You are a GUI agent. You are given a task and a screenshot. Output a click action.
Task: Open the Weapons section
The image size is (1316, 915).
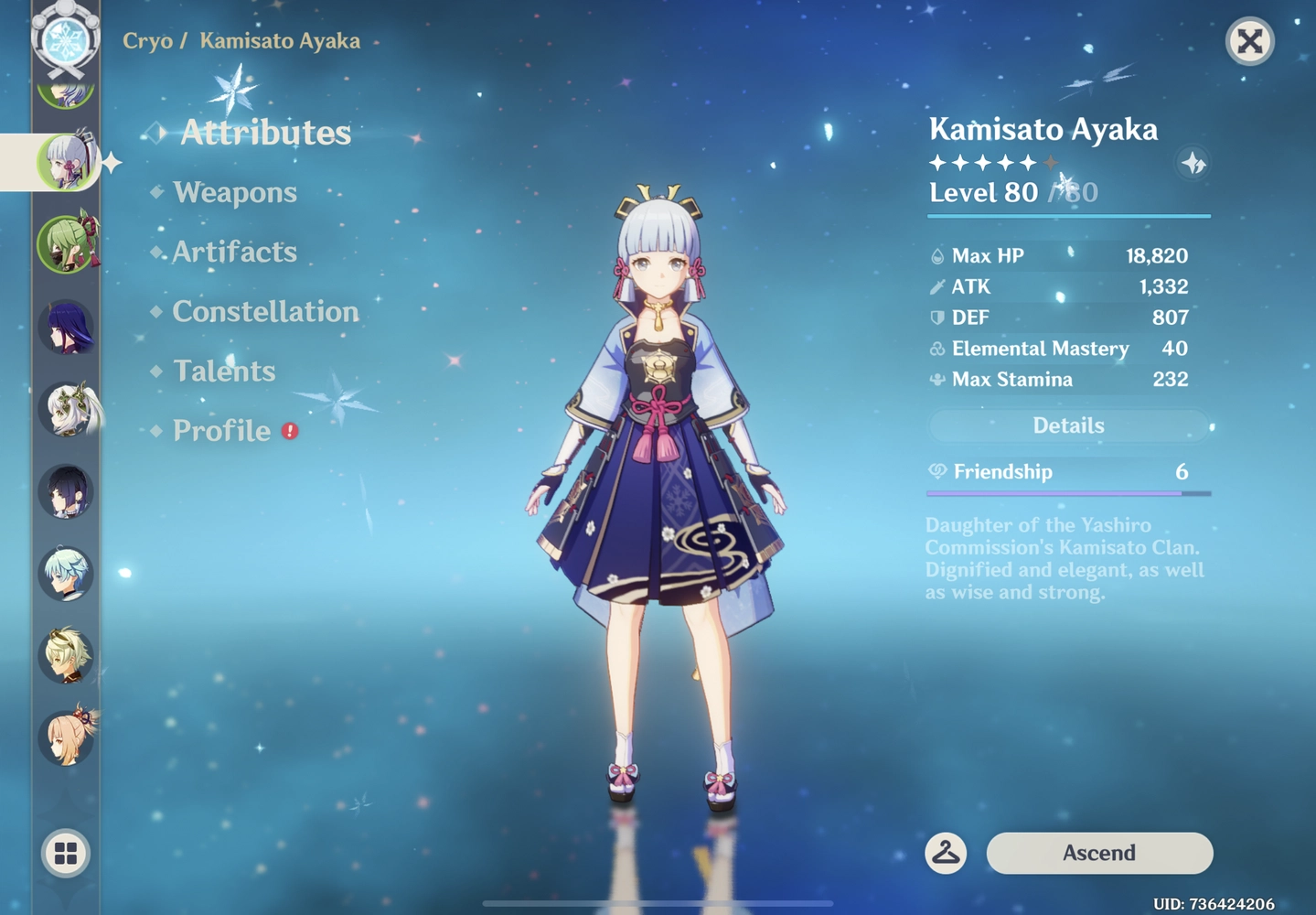[x=234, y=192]
